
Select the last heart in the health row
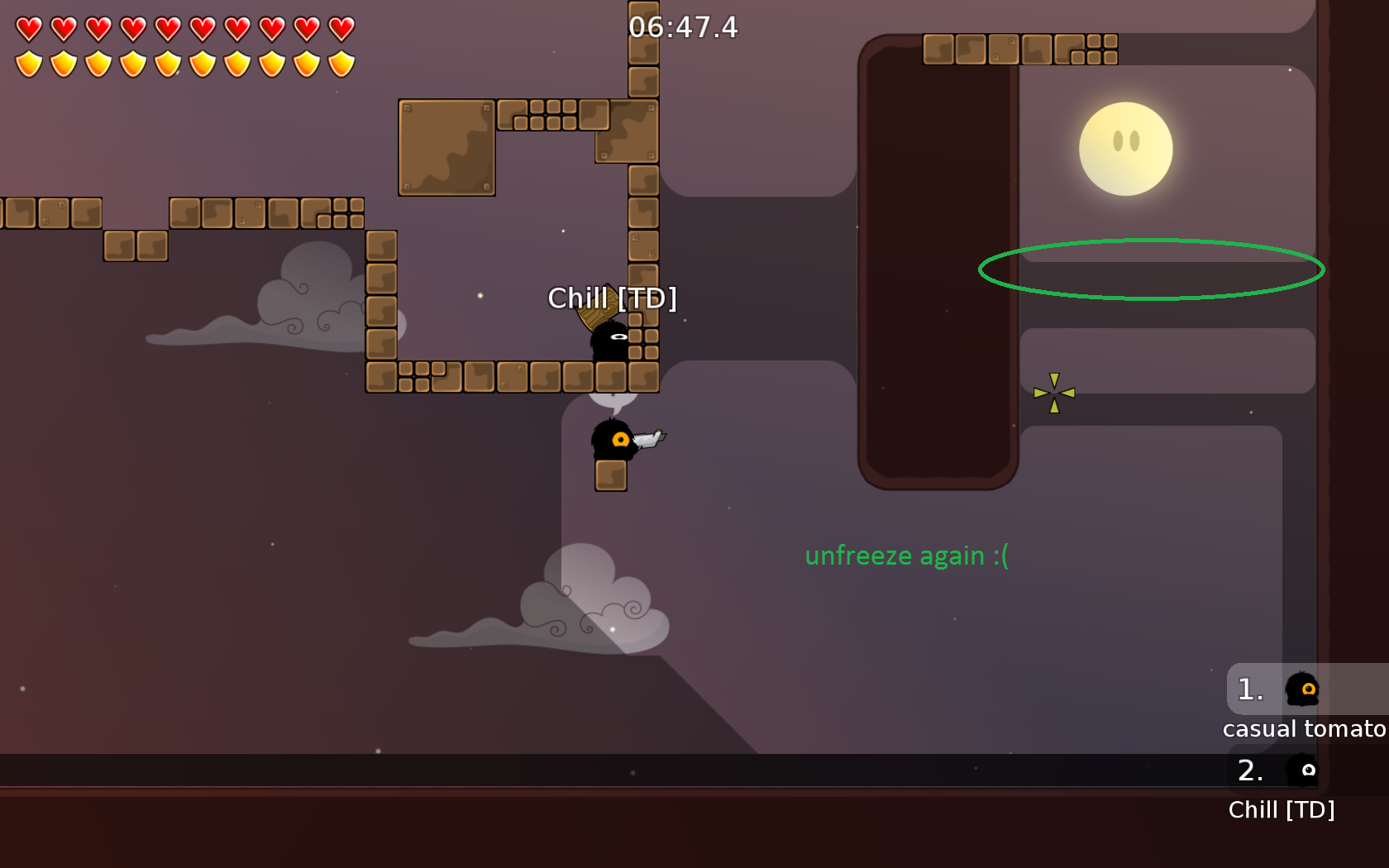(x=340, y=26)
